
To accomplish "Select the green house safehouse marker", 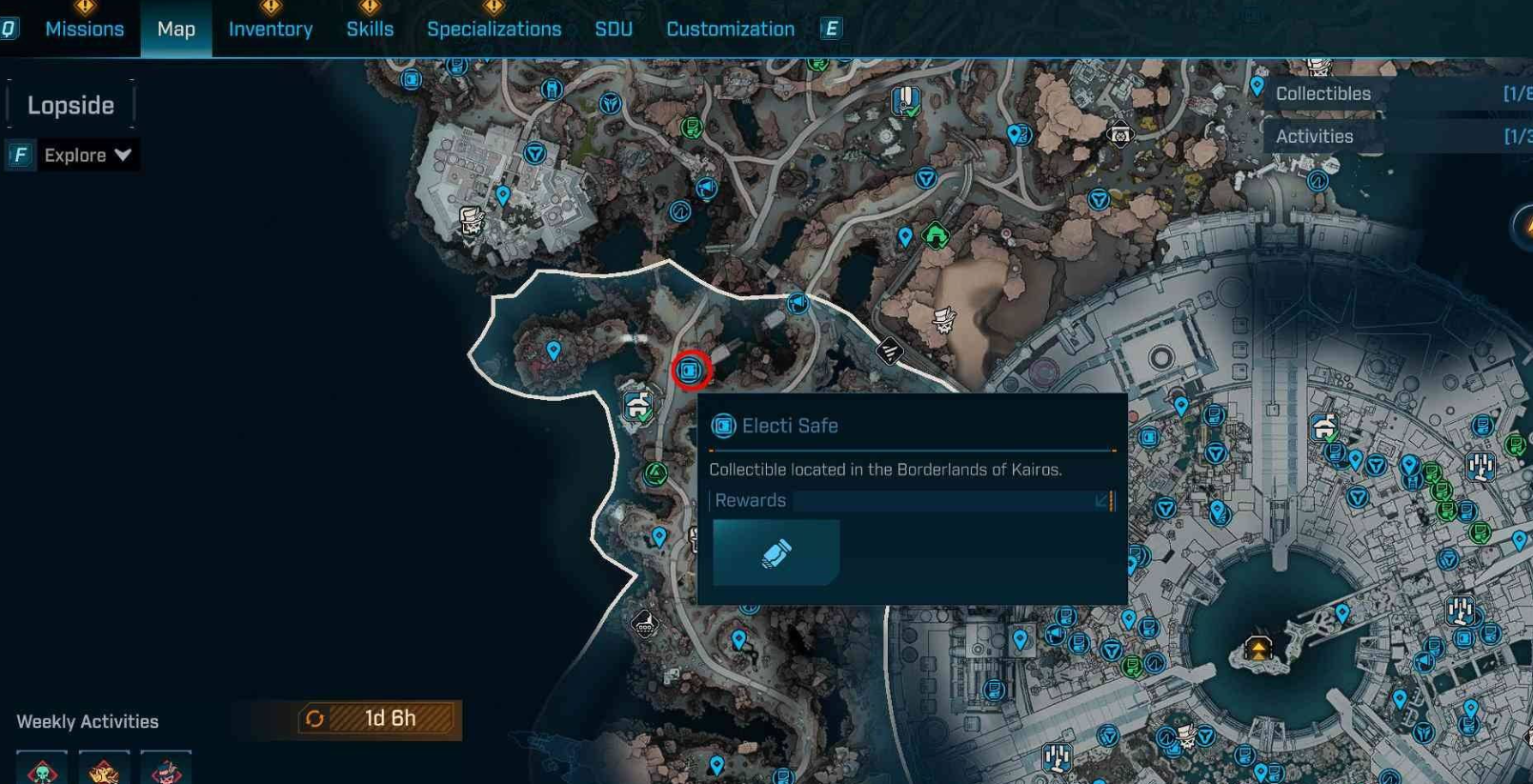I will click(936, 234).
